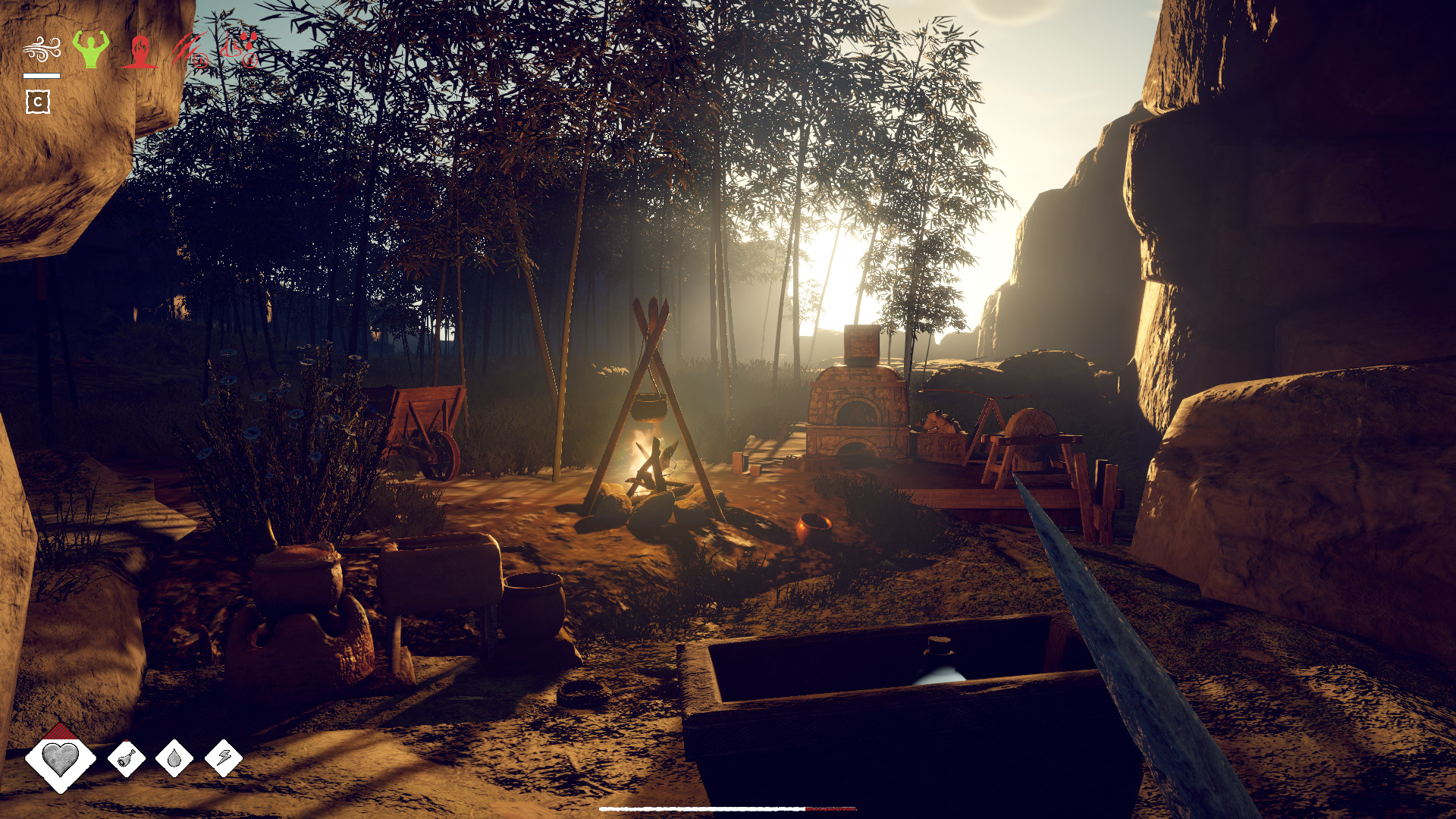This screenshot has width=1456, height=819.
Task: Click the white wind gust status icon
Action: pyautogui.click(x=41, y=50)
